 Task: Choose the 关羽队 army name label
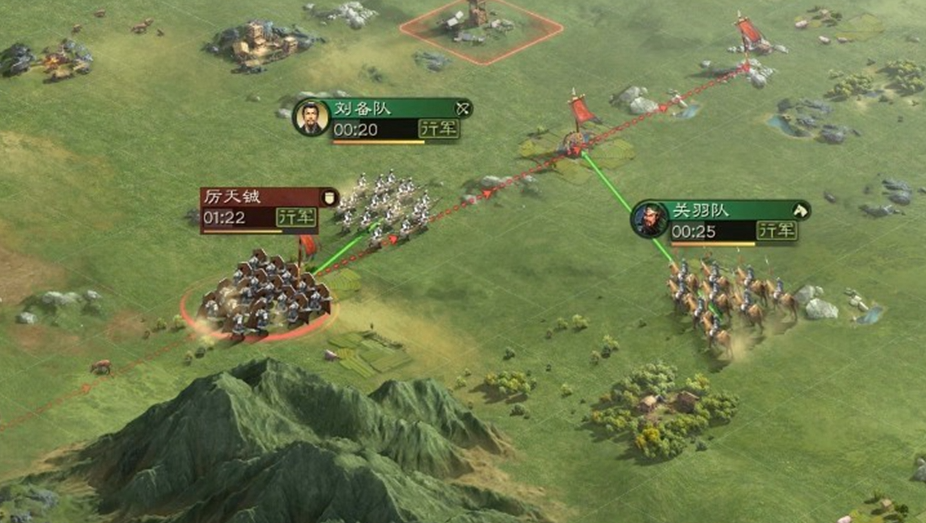click(x=697, y=210)
